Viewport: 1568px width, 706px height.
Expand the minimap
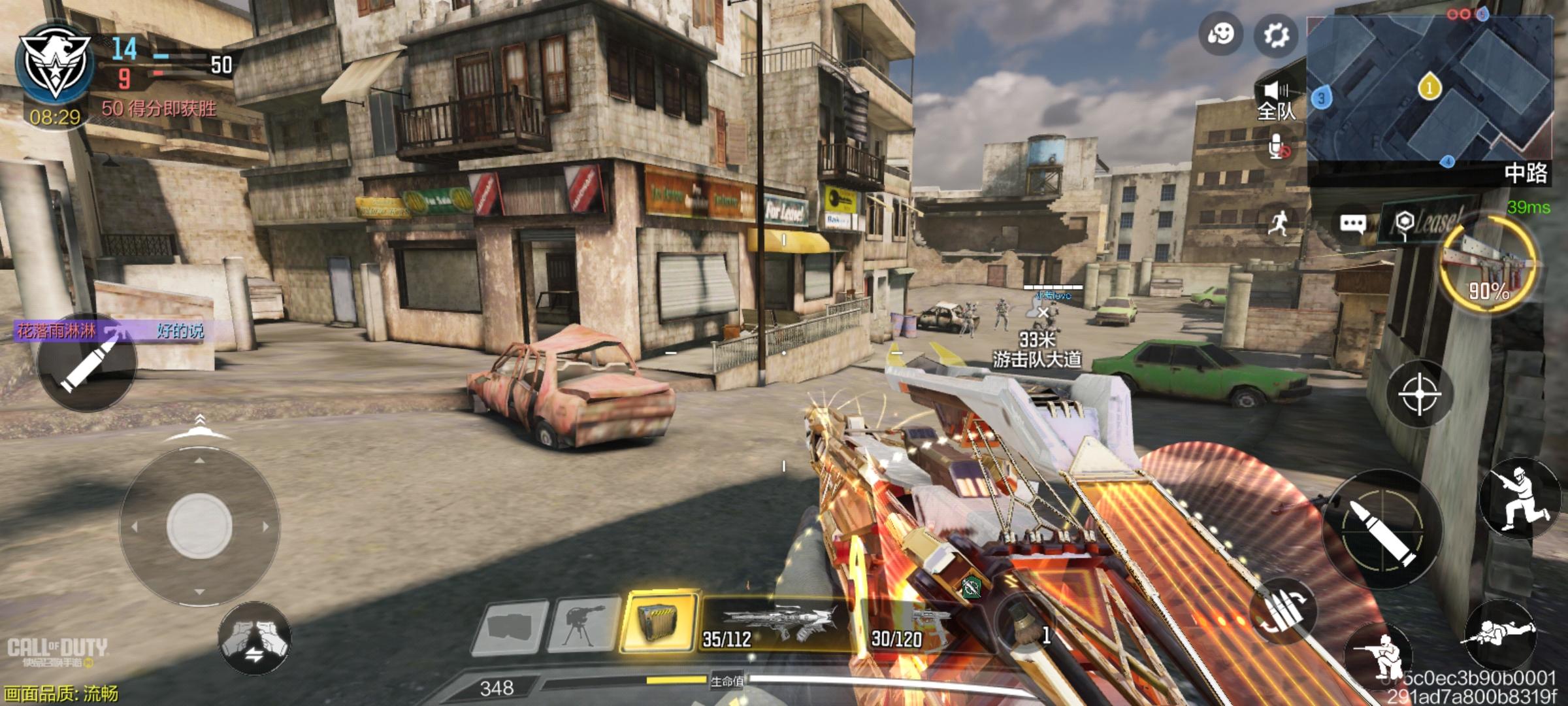click(x=1429, y=90)
